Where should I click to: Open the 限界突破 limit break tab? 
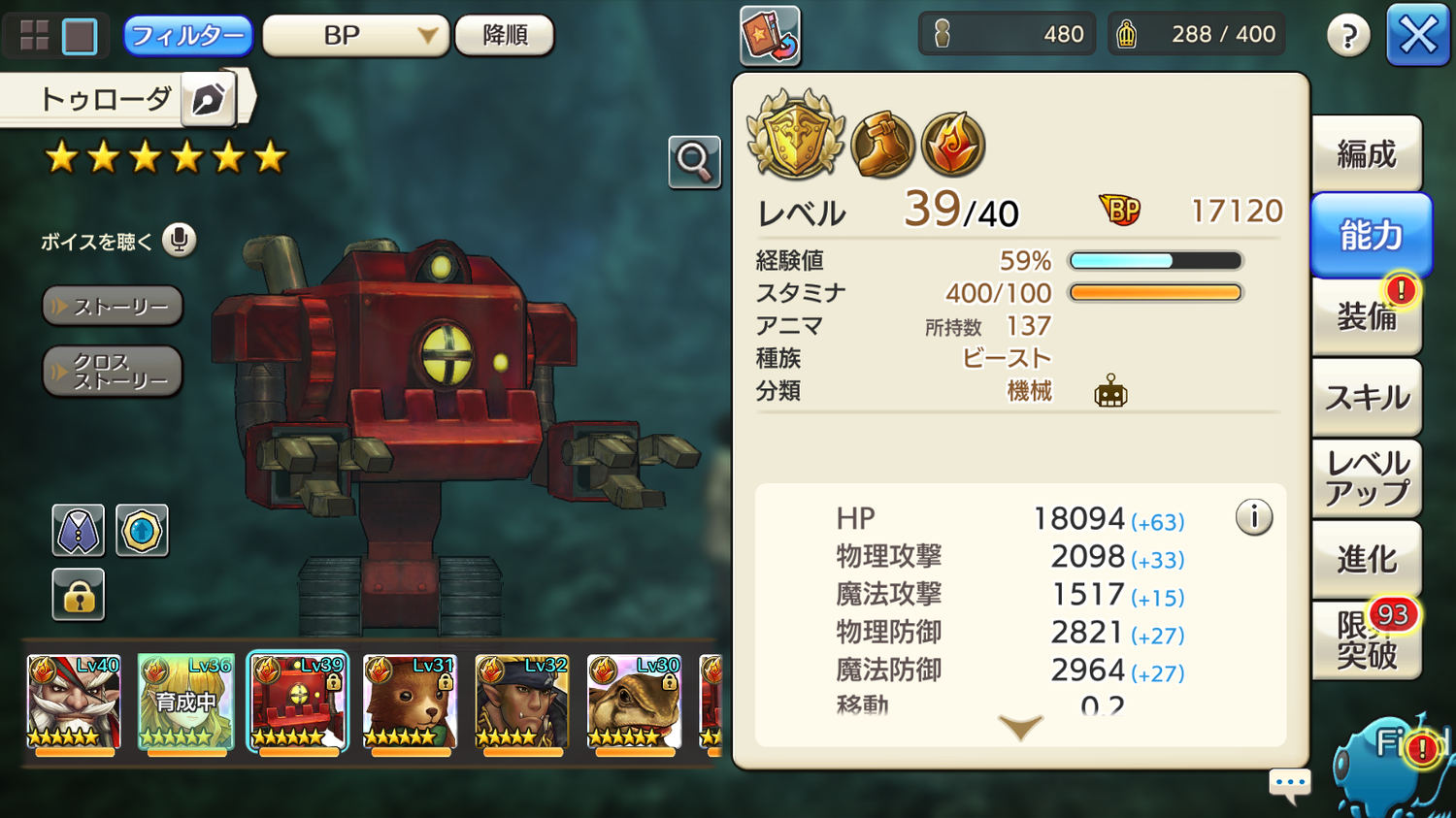click(1366, 640)
